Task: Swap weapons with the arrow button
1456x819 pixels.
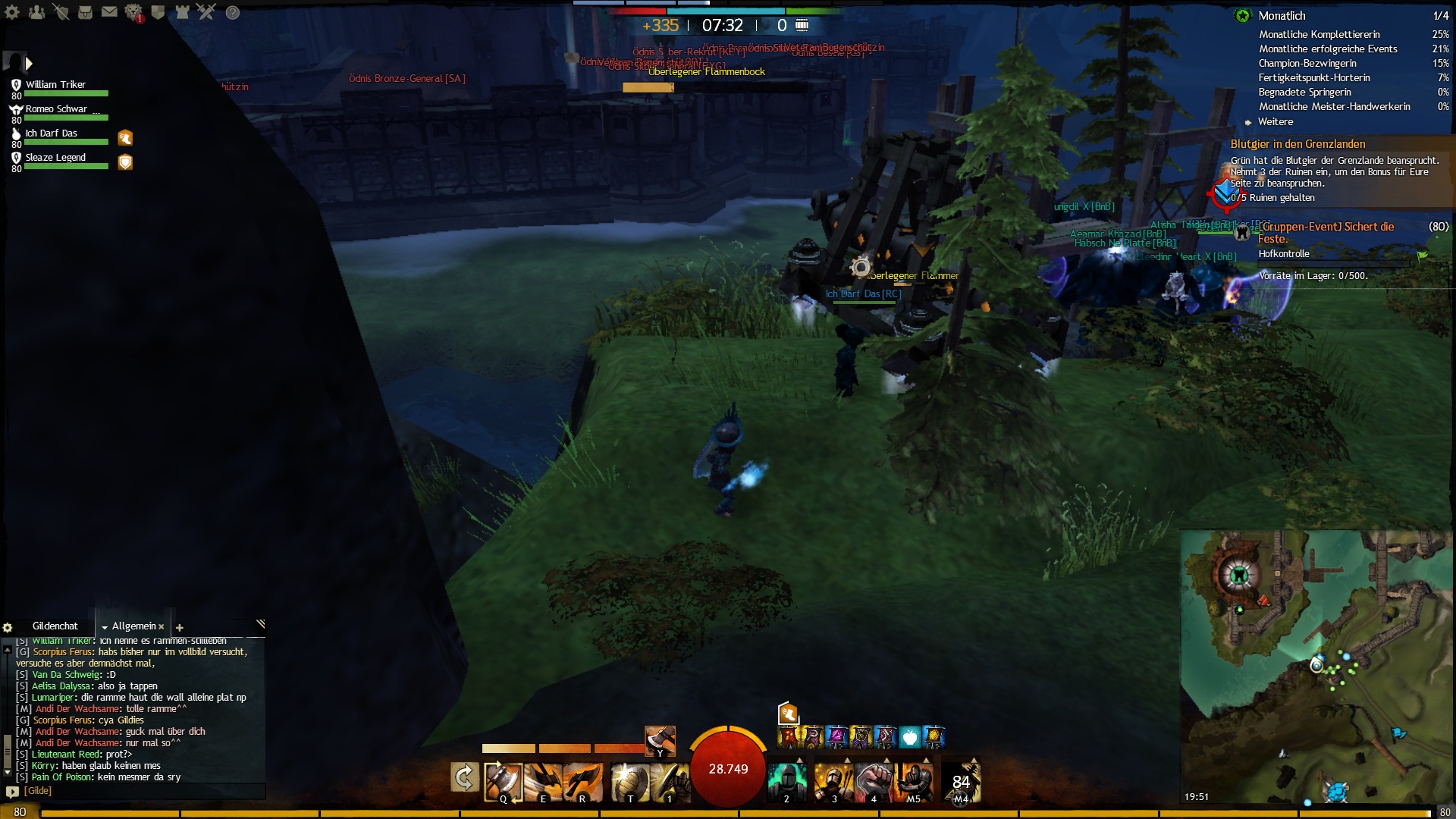Action: 464,777
